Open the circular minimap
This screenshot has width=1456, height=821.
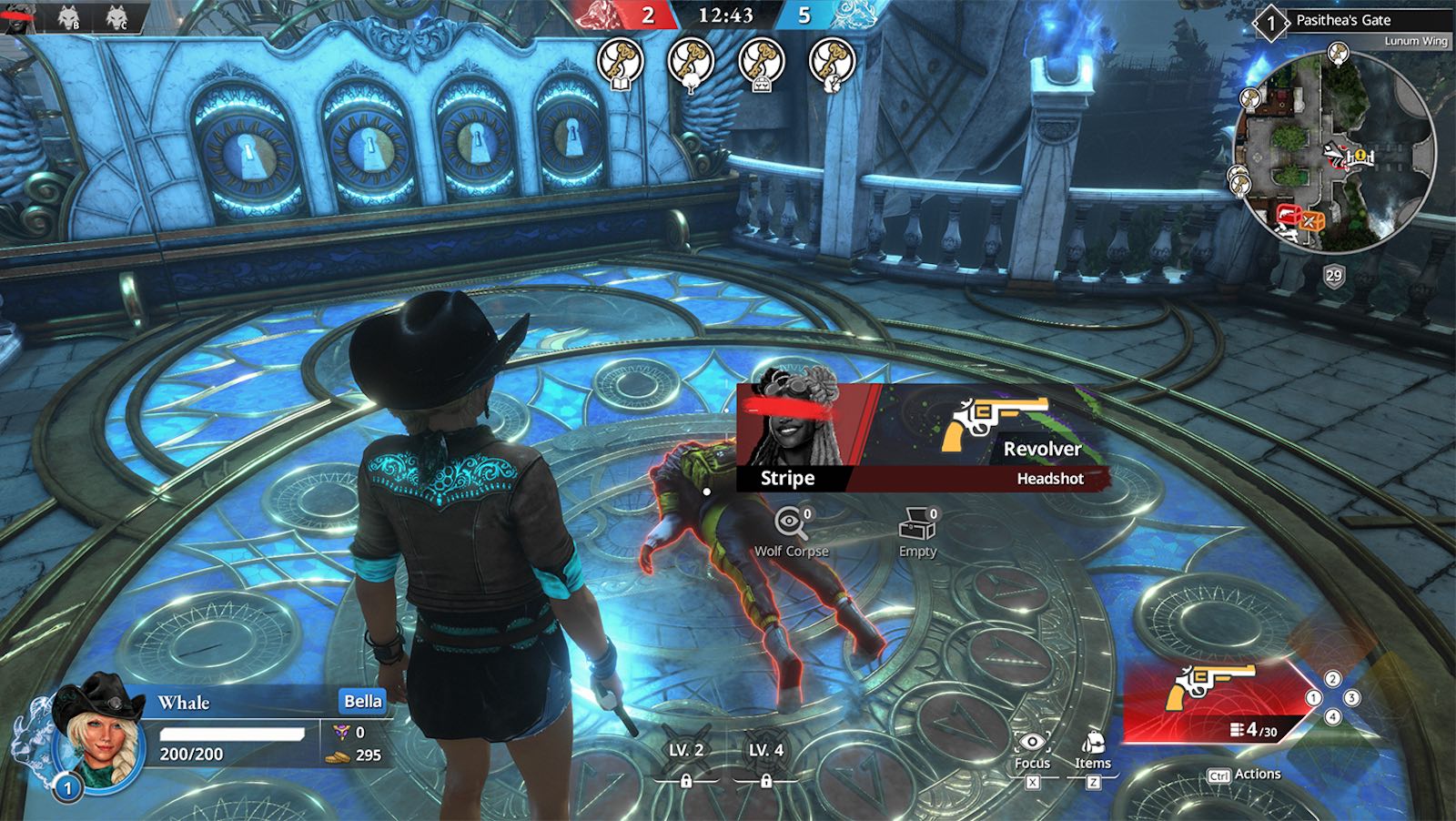pyautogui.click(x=1333, y=152)
